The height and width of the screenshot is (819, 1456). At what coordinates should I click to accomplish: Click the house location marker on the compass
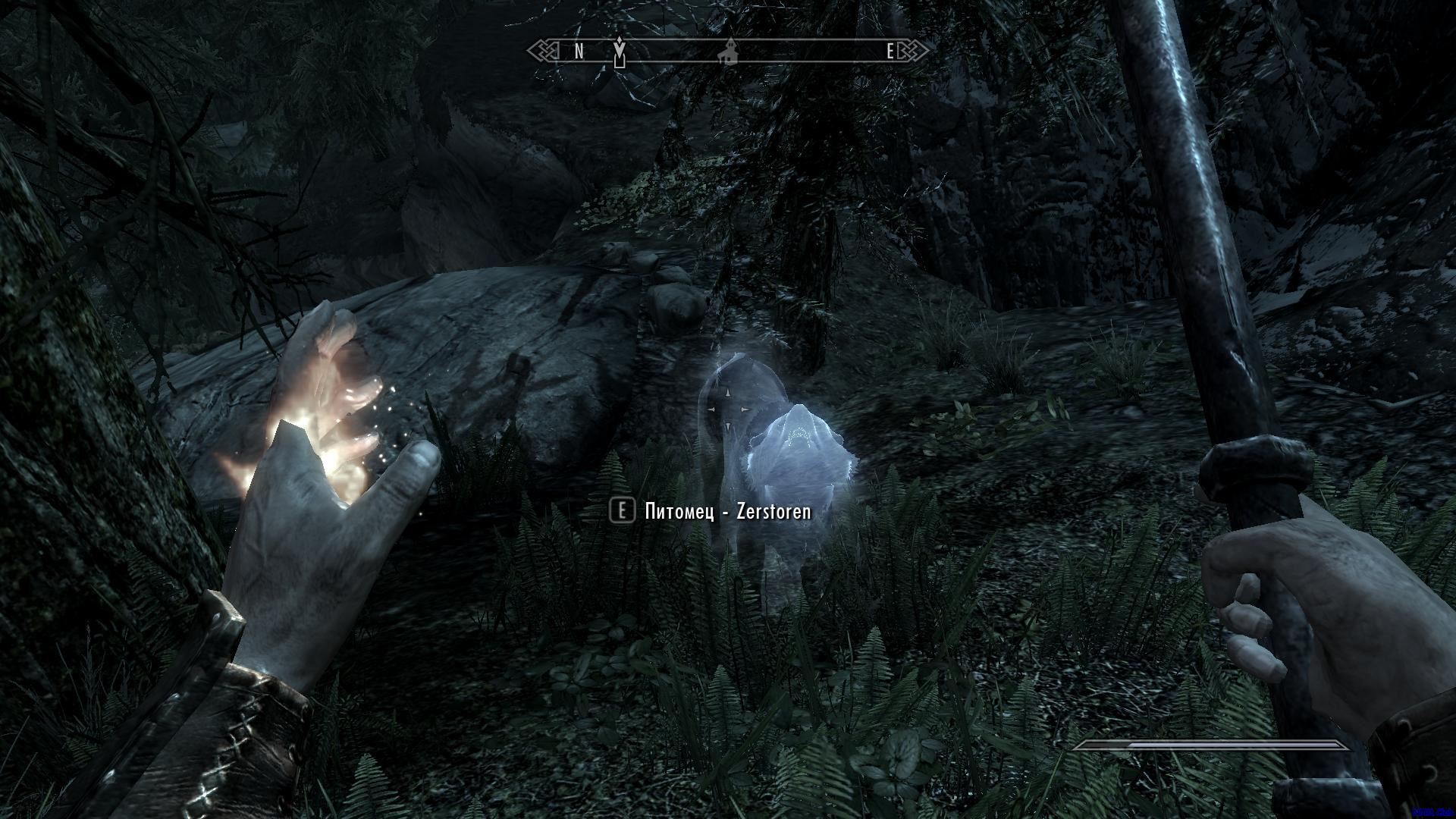[x=729, y=51]
